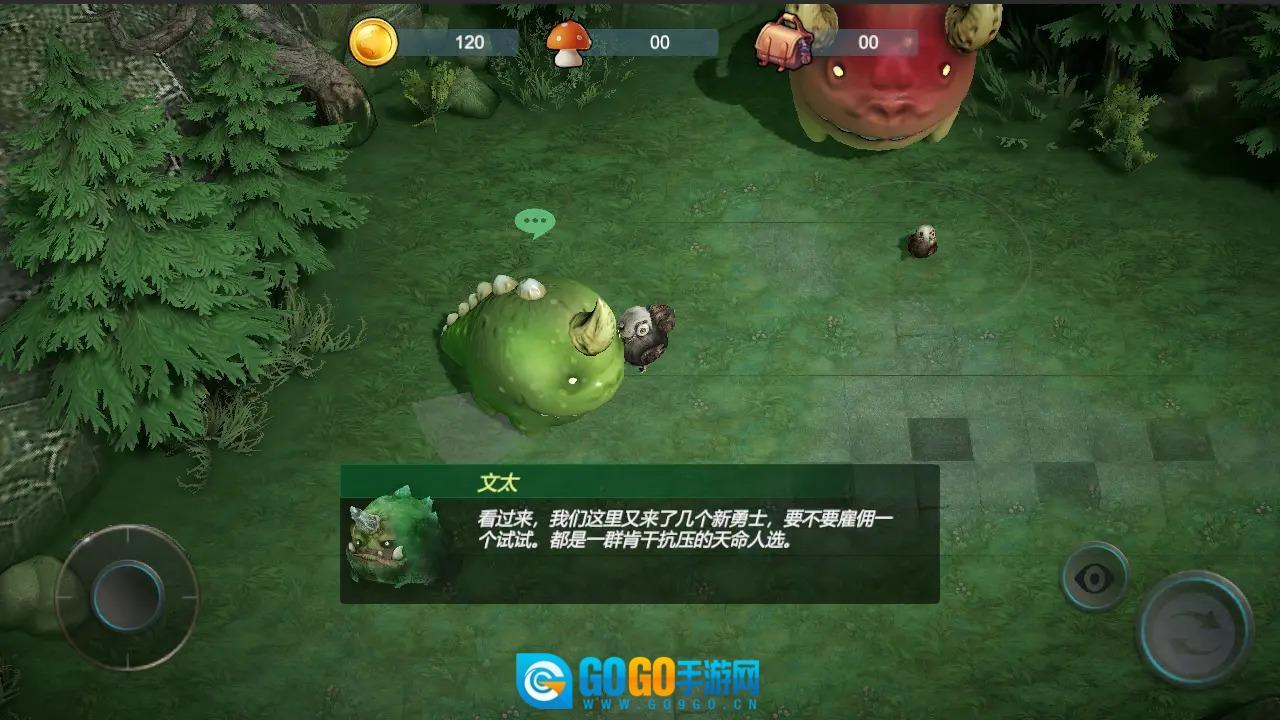
Task: Expand the coin counter display
Action: [x=470, y=42]
